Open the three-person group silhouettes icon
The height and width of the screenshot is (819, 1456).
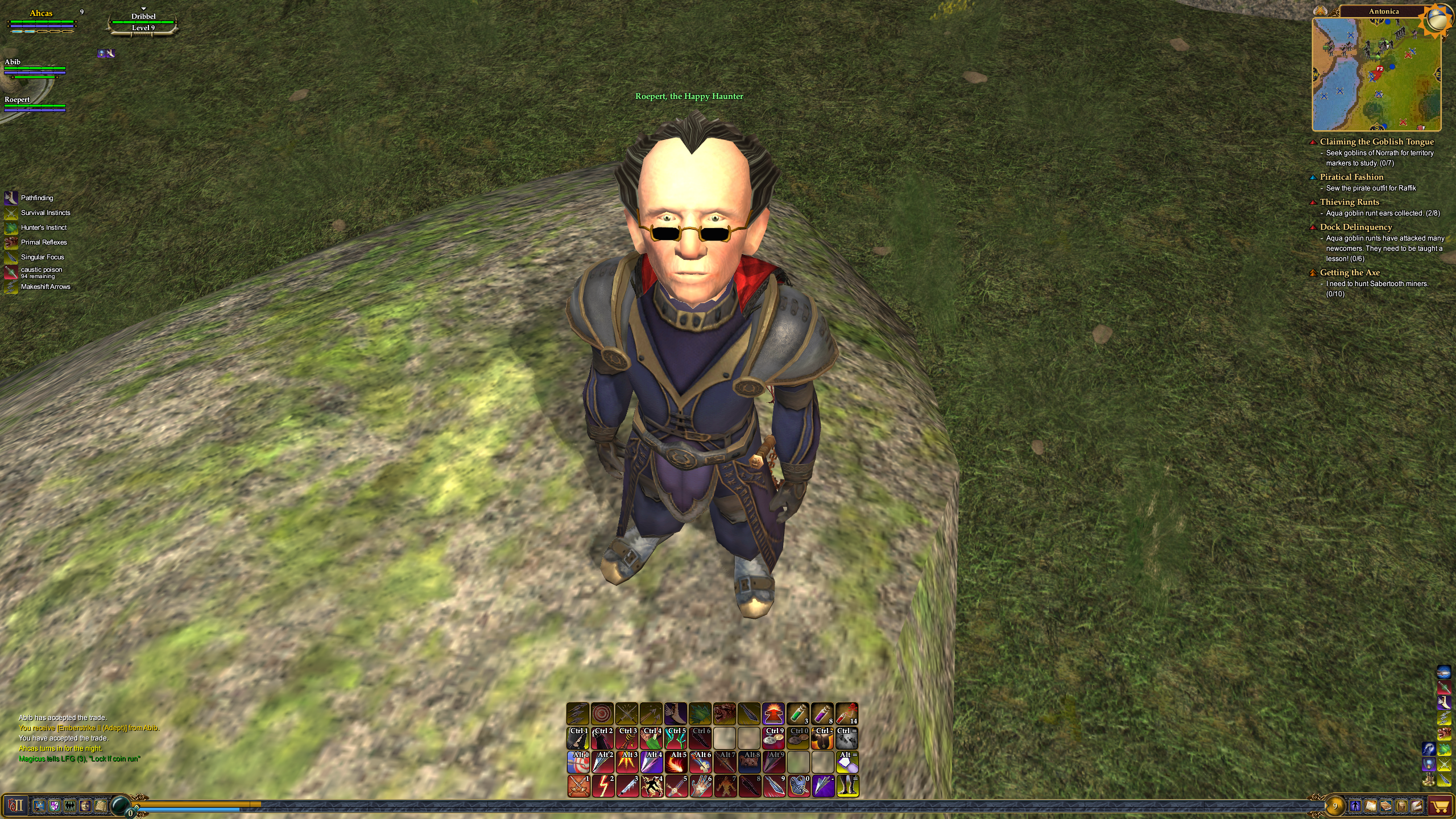click(x=70, y=805)
